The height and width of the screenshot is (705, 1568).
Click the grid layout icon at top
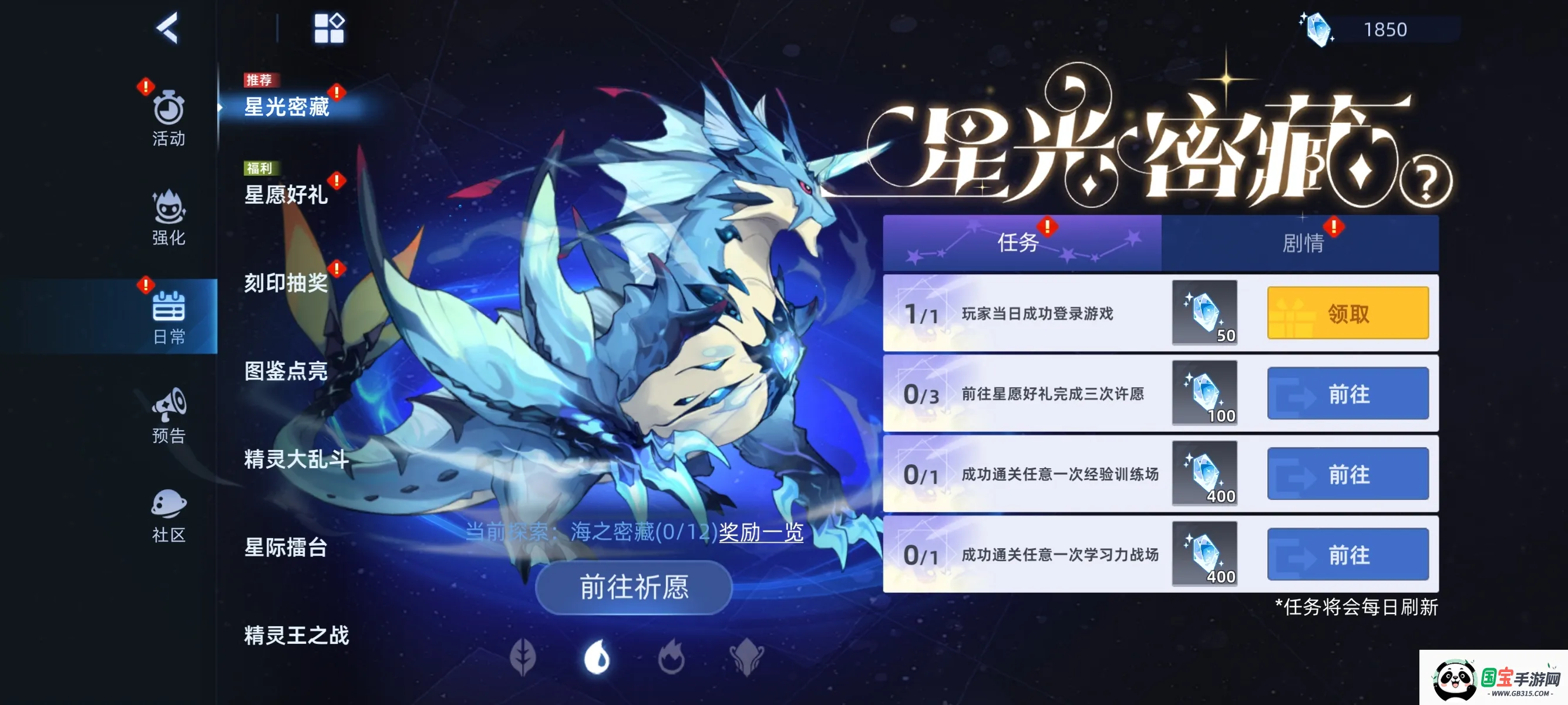[x=329, y=27]
